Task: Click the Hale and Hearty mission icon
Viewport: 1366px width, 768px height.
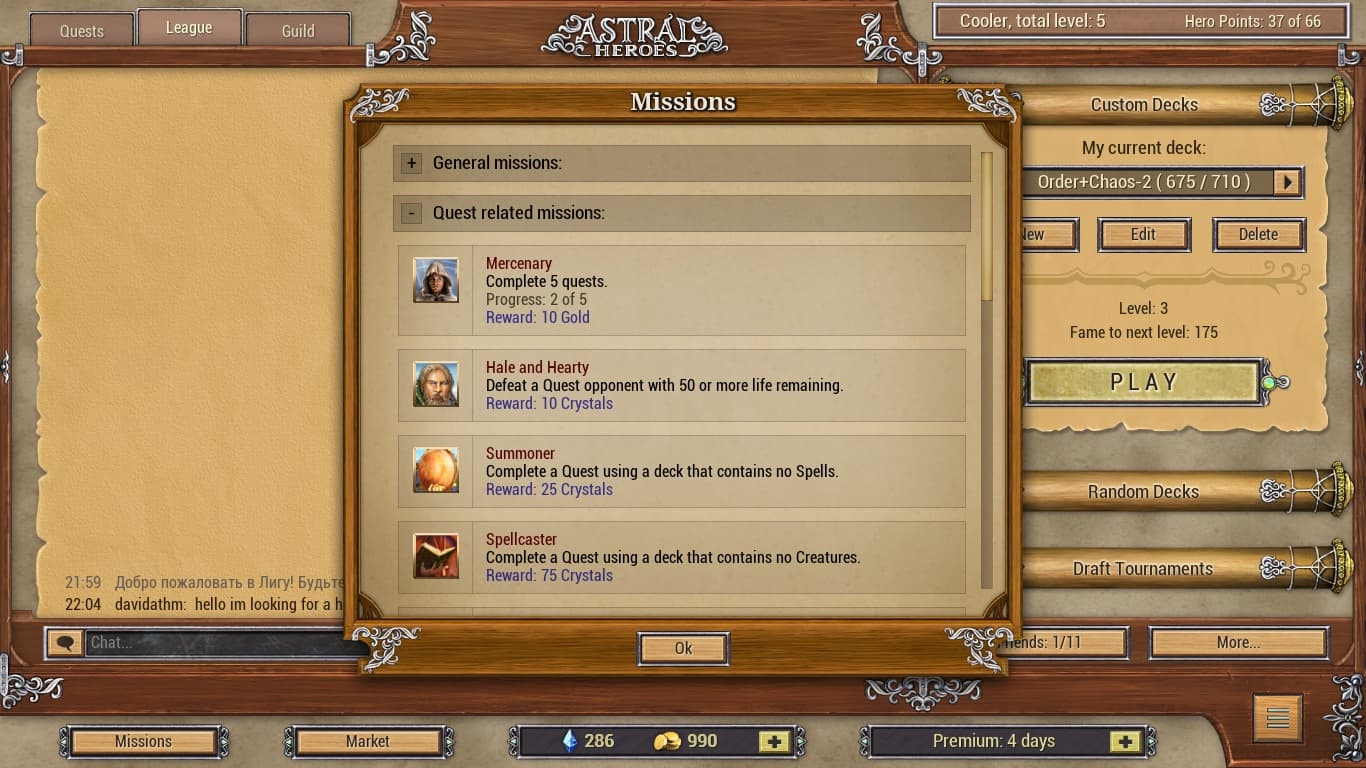Action: (436, 384)
